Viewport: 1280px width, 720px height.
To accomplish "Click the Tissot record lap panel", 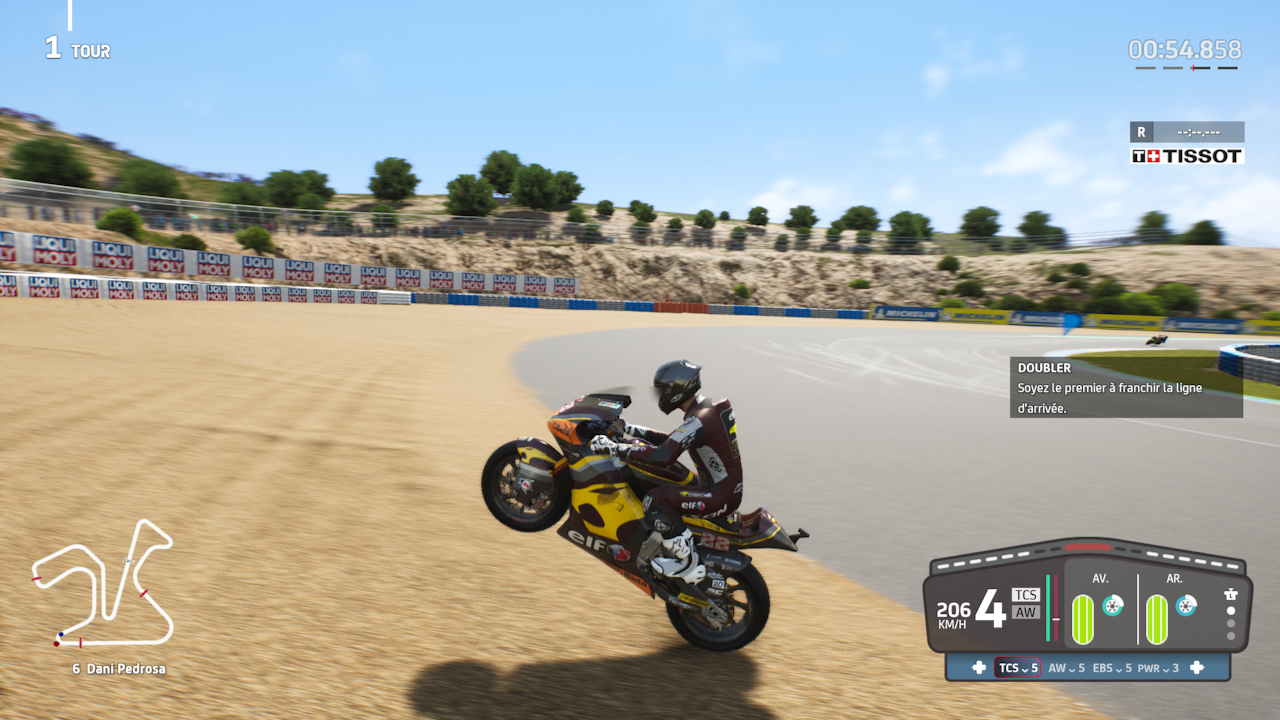I will (x=1187, y=143).
